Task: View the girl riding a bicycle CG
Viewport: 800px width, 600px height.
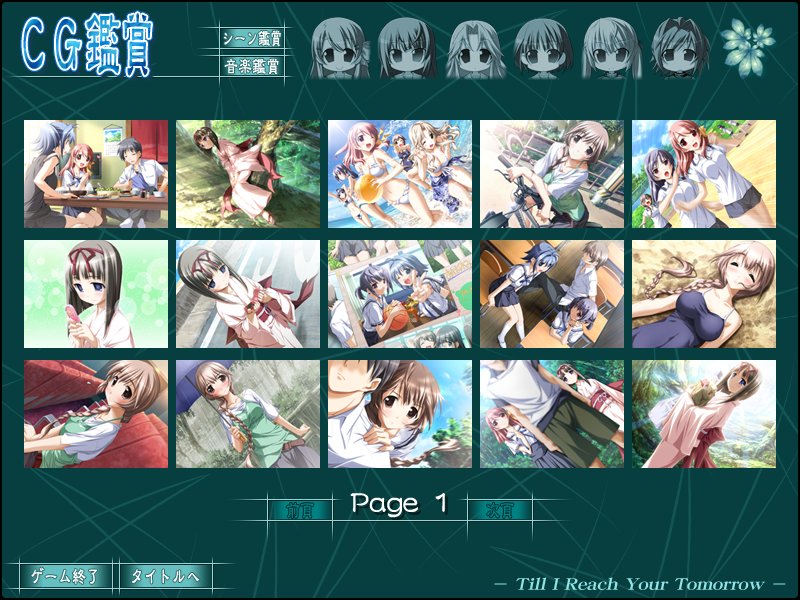Action: click(x=552, y=174)
